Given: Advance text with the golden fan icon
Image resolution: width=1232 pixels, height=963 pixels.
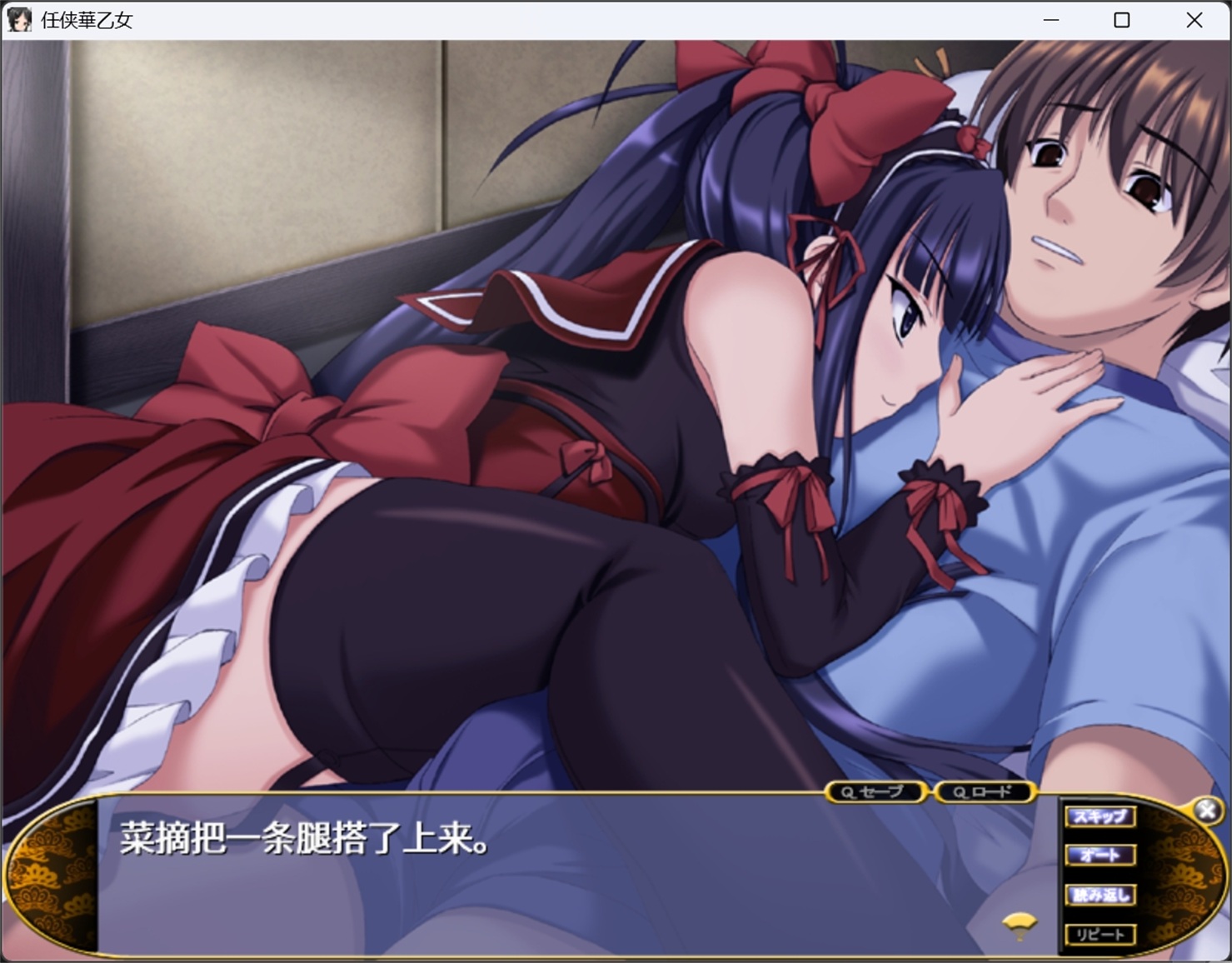Looking at the screenshot, I should pyautogui.click(x=1020, y=924).
